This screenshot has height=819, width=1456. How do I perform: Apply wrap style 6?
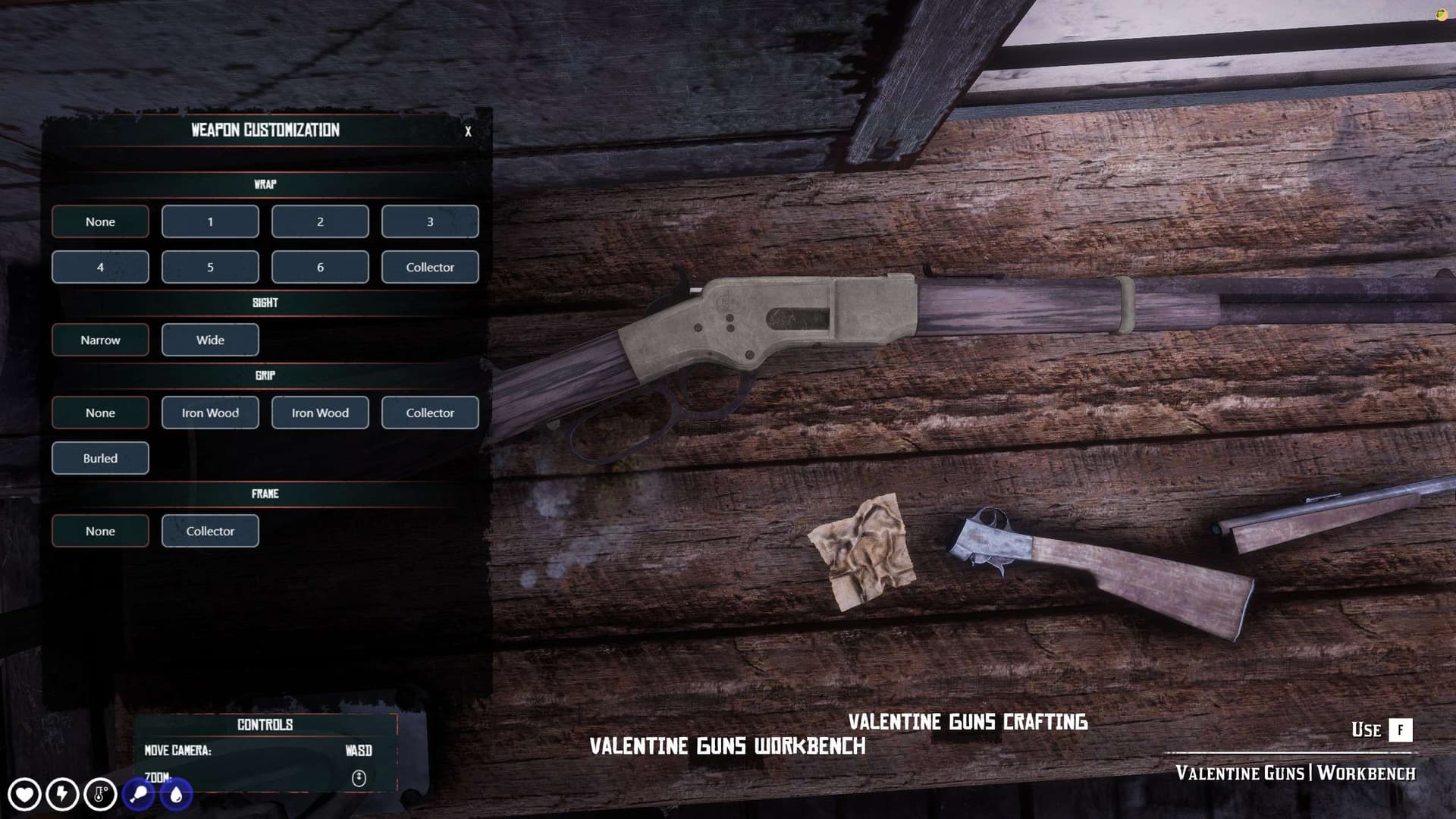320,267
